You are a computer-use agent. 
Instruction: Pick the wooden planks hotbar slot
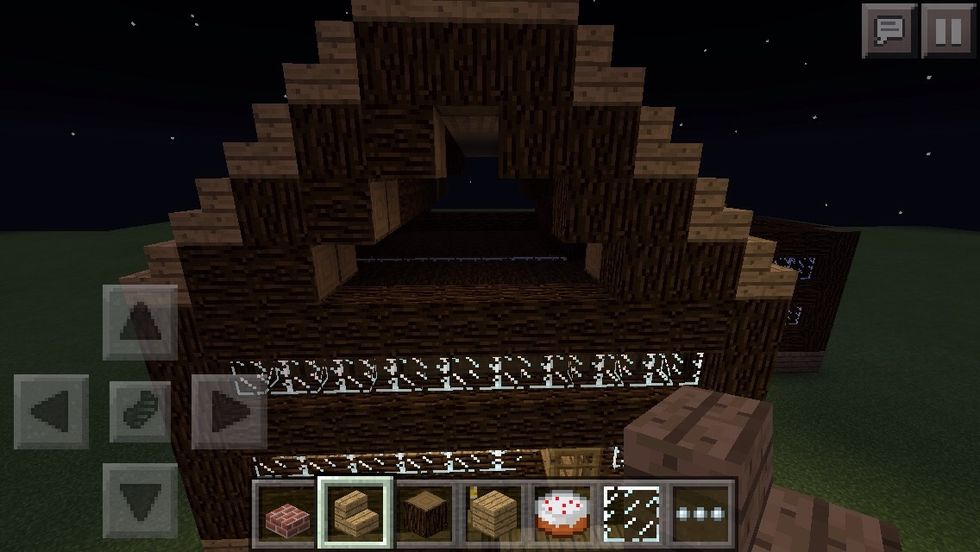pos(493,513)
